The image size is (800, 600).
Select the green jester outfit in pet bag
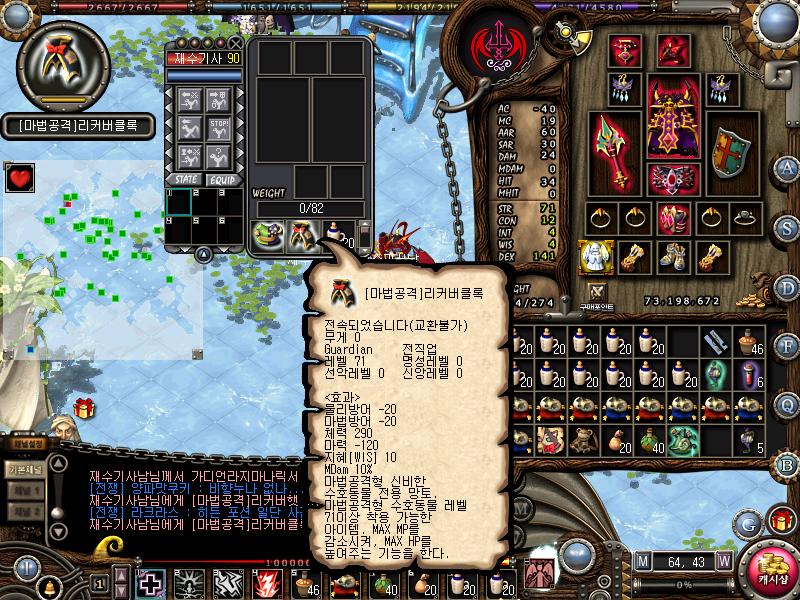[x=268, y=235]
